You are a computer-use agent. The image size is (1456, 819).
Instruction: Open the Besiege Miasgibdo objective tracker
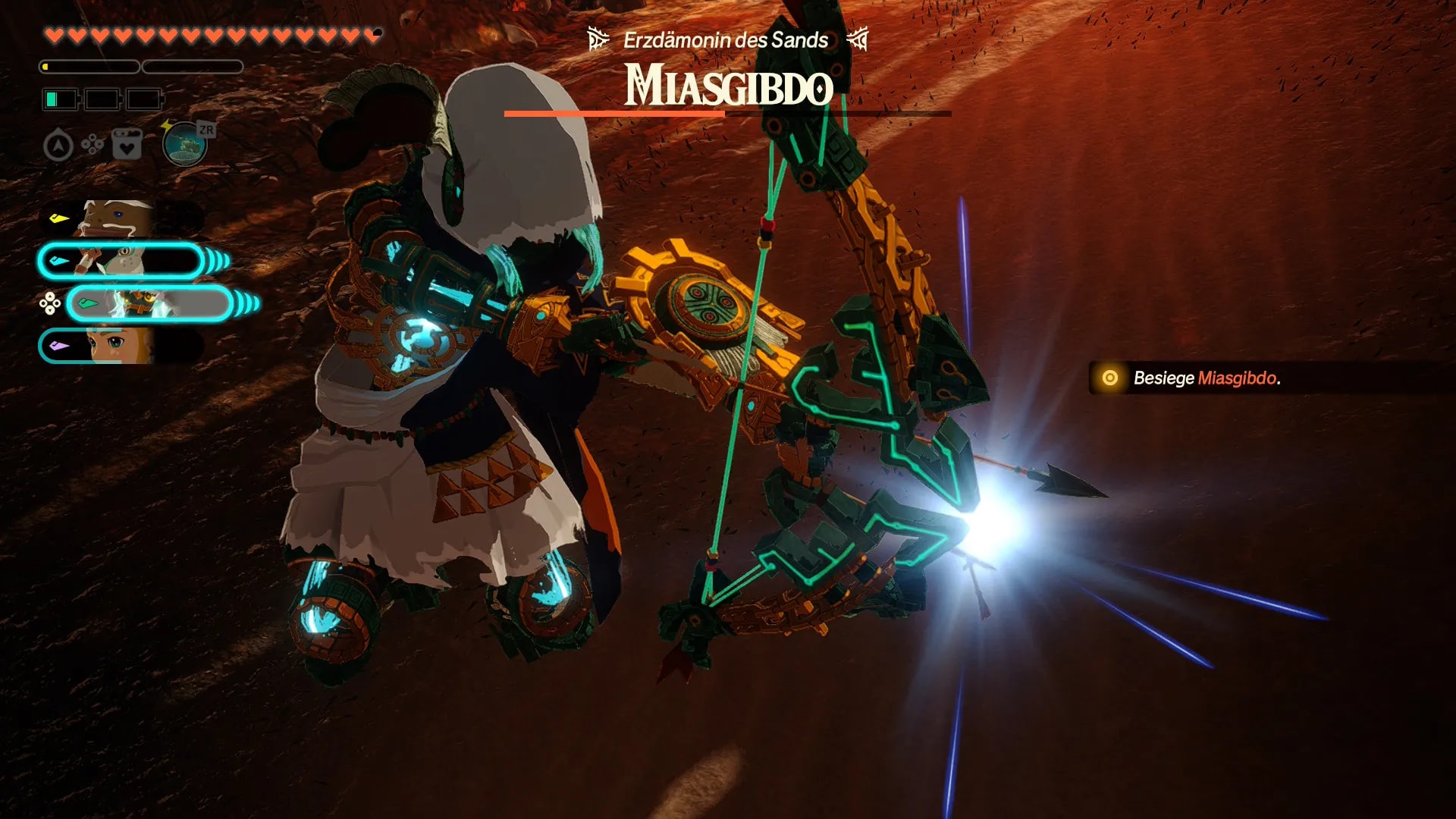[x=1206, y=378]
